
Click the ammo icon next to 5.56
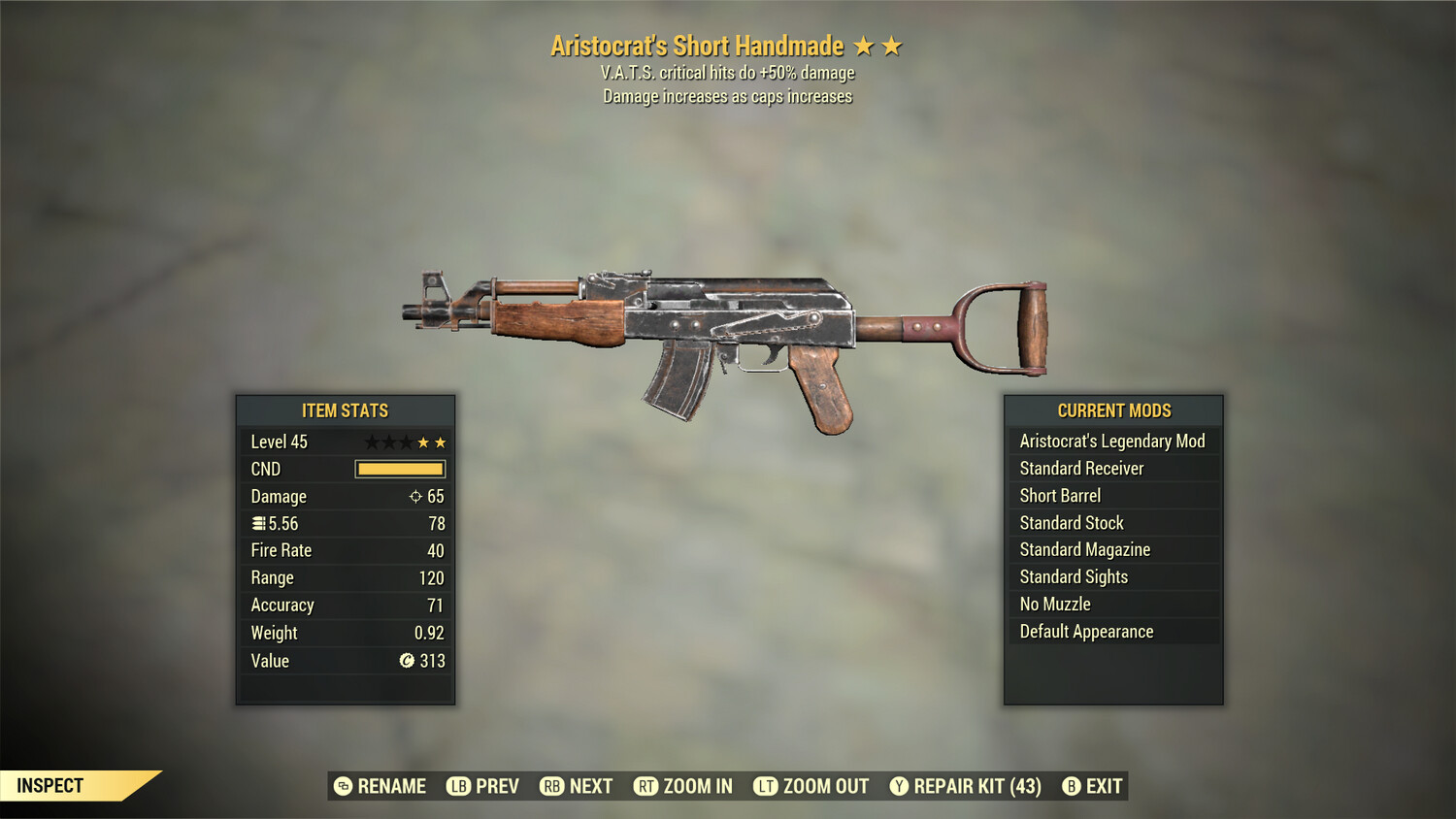257,523
